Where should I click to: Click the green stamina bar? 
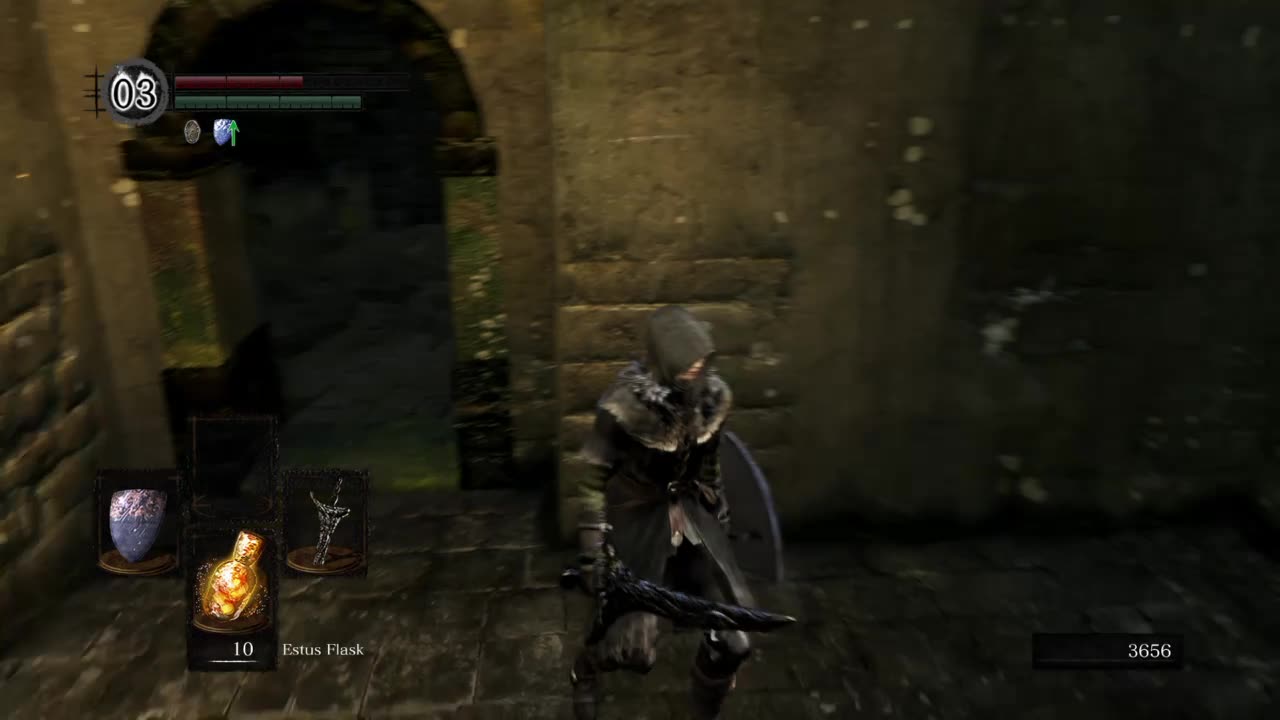tap(265, 100)
